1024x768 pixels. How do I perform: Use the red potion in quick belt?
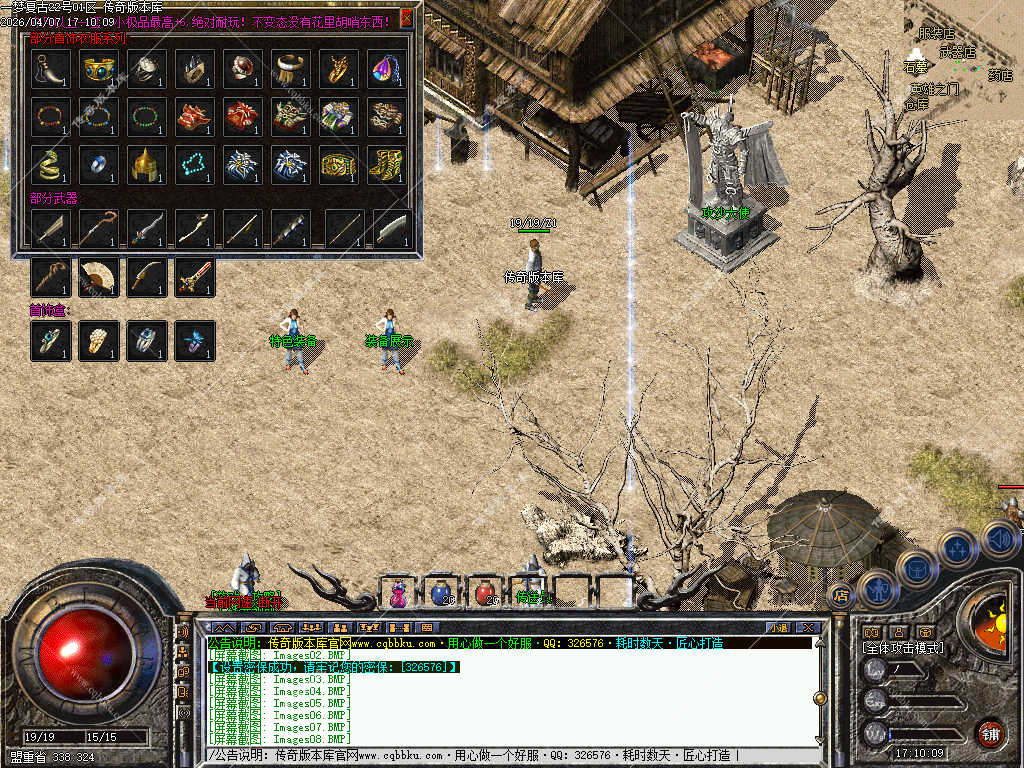pos(487,592)
